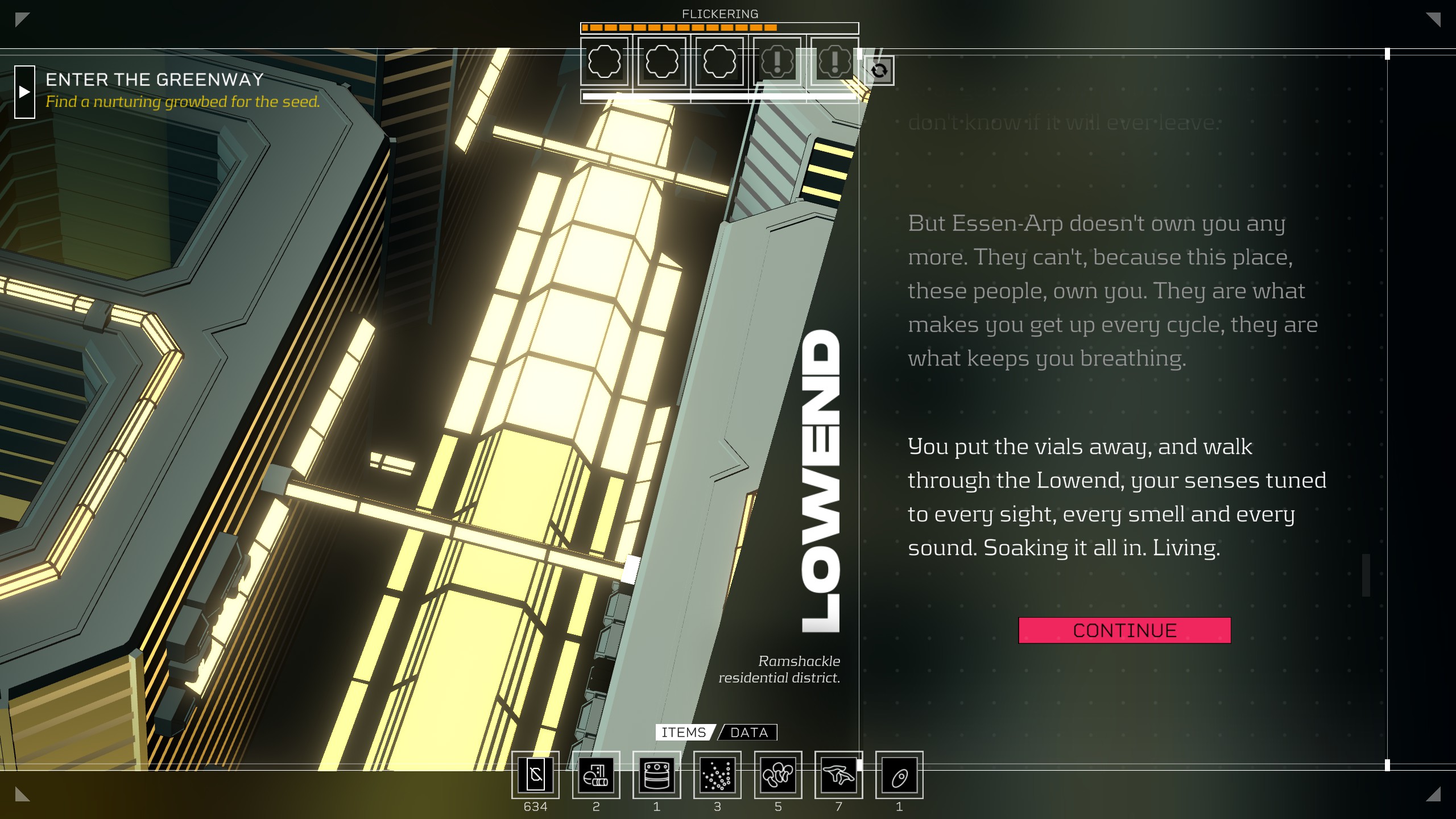Switch to the Data tab
This screenshot has height=819, width=1456.
(748, 733)
